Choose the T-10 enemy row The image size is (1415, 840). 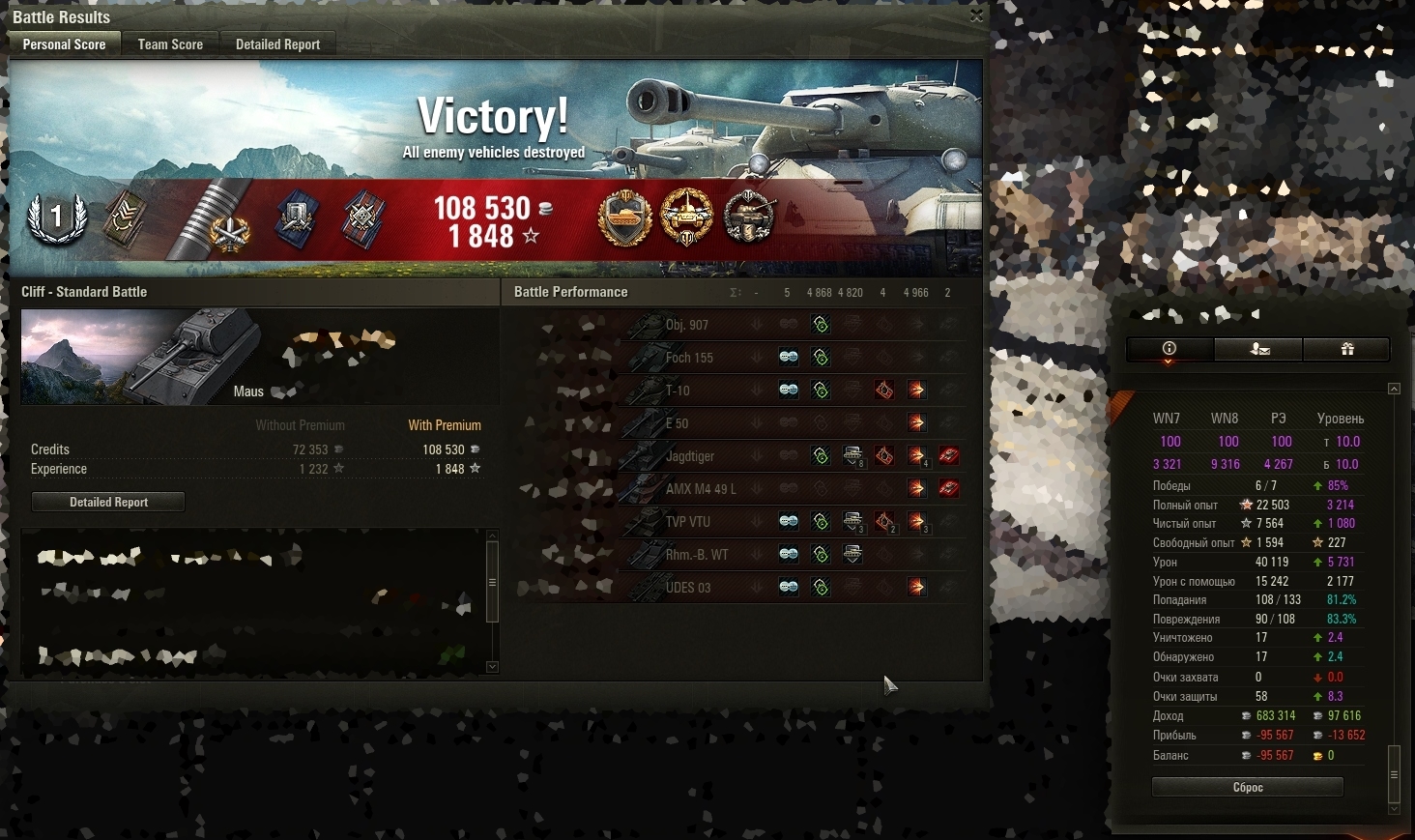[678, 391]
